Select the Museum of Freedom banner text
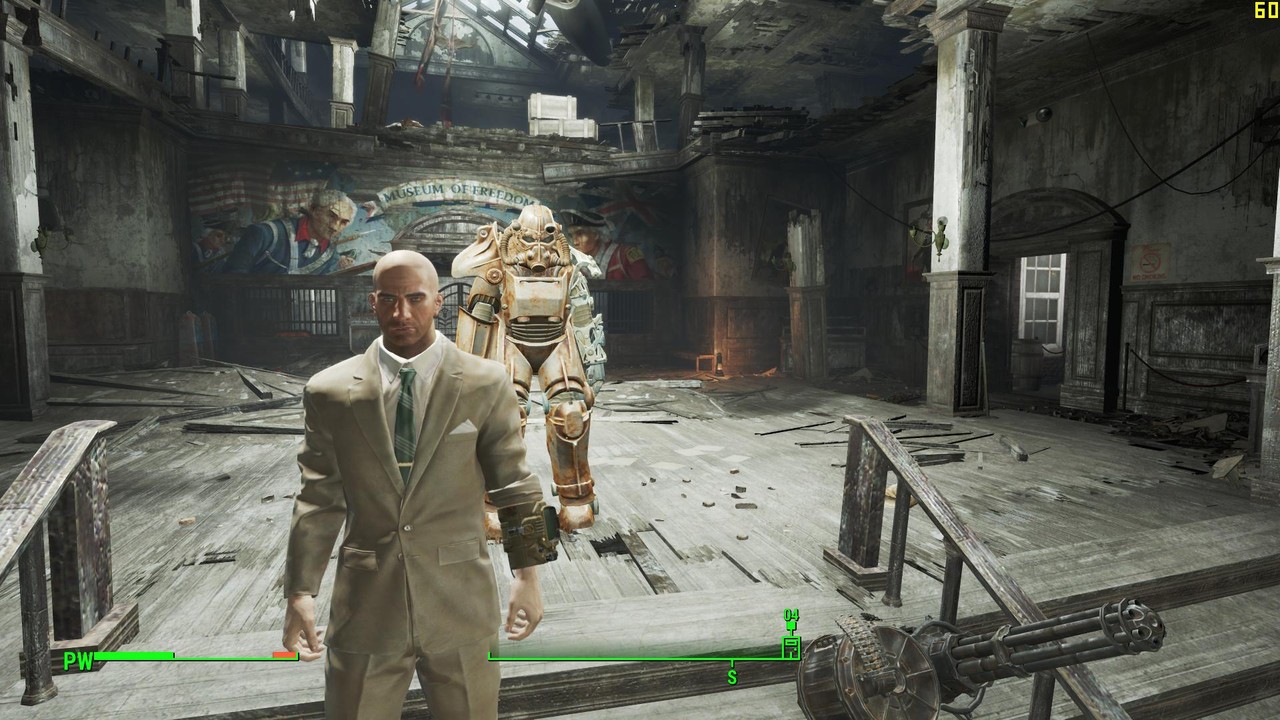The width and height of the screenshot is (1280, 720). coord(454,192)
